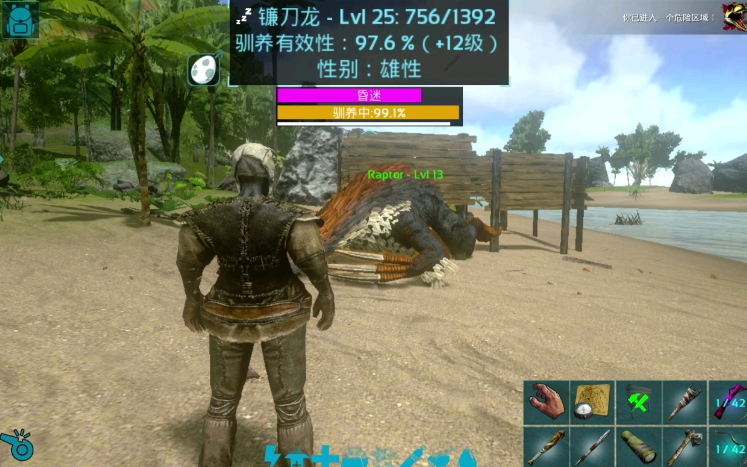Tap the dinosaur egg icon
The width and height of the screenshot is (747, 467).
pos(203,69)
